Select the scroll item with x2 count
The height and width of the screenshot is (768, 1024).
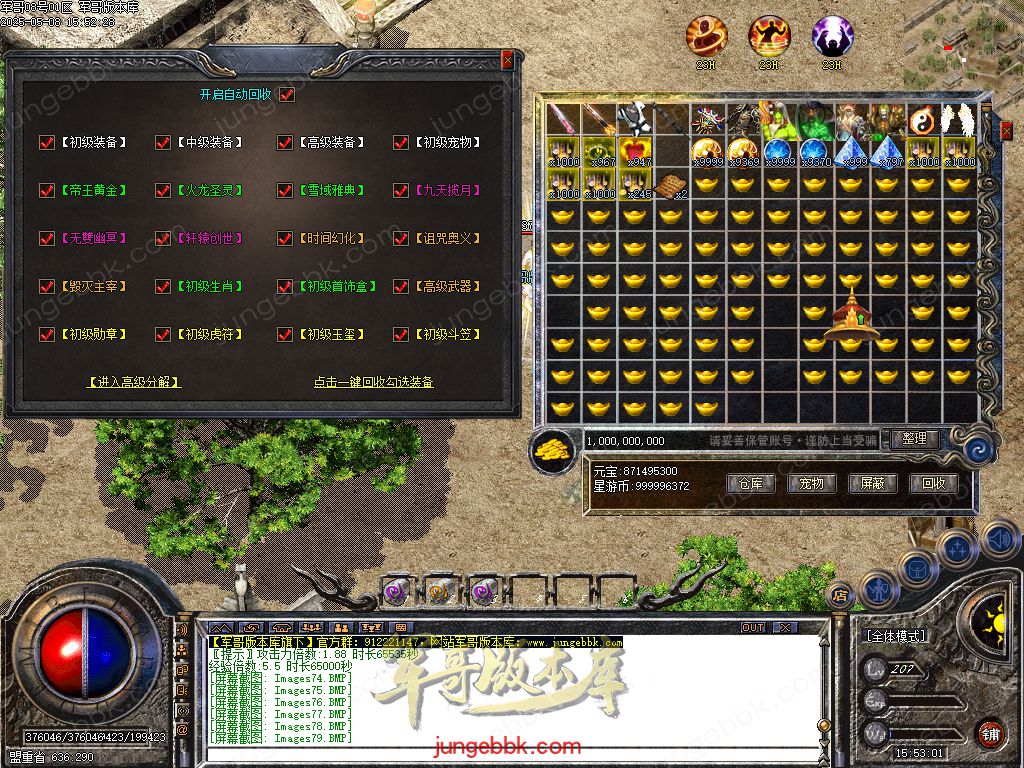[x=672, y=185]
